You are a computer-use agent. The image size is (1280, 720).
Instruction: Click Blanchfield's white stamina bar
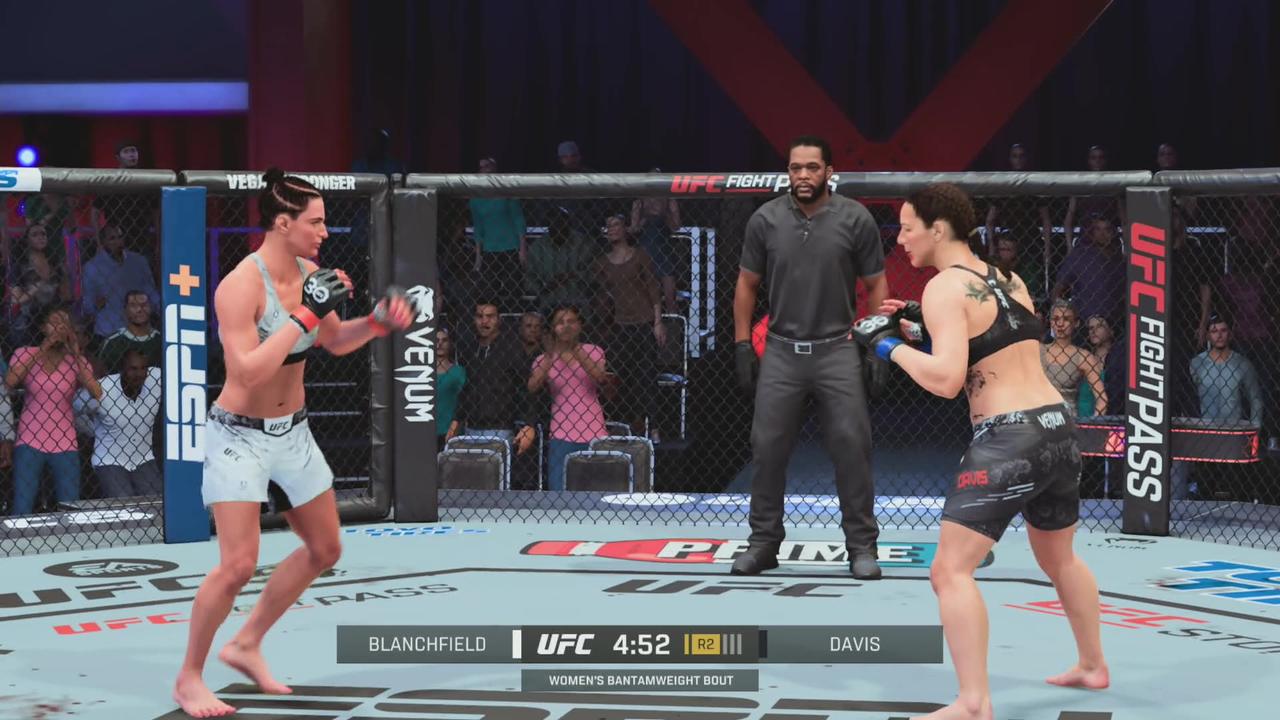coord(516,645)
